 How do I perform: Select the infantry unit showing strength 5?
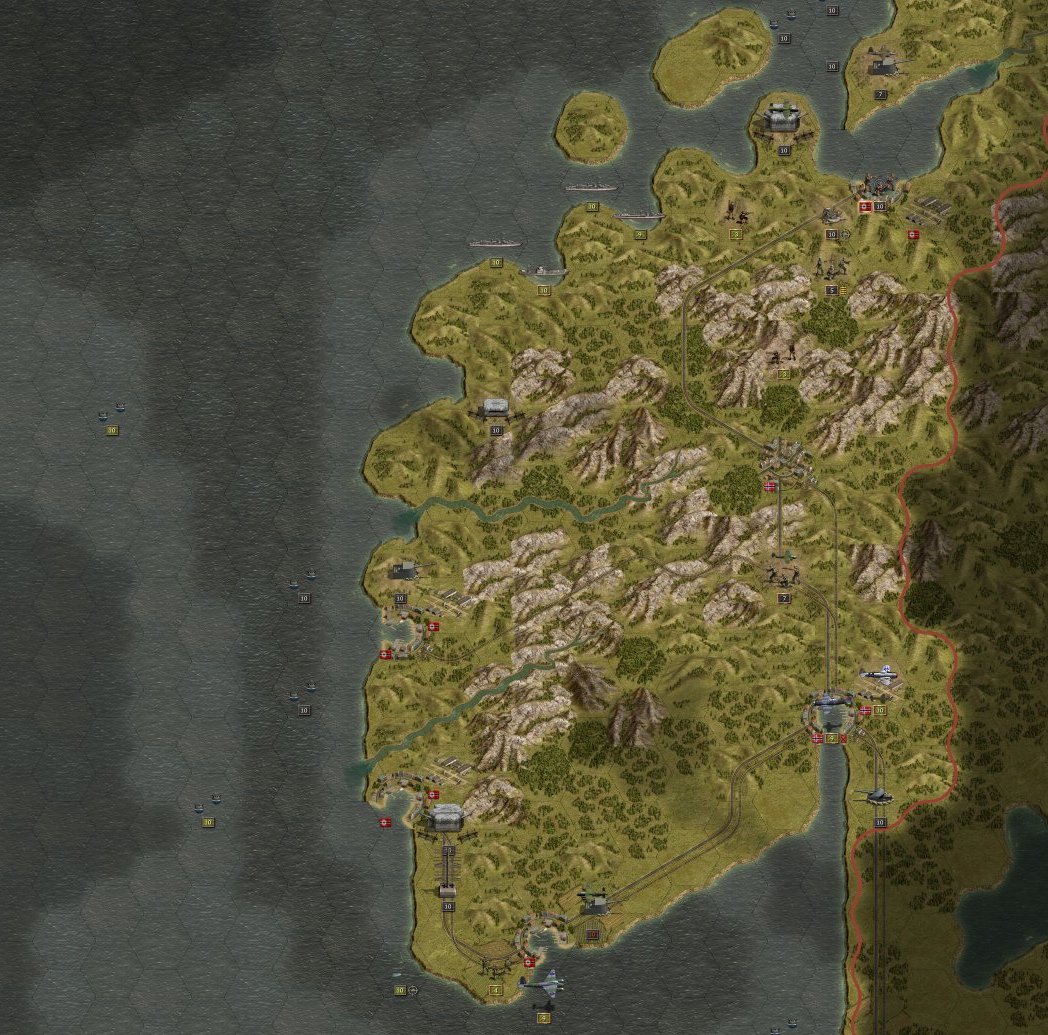[830, 268]
